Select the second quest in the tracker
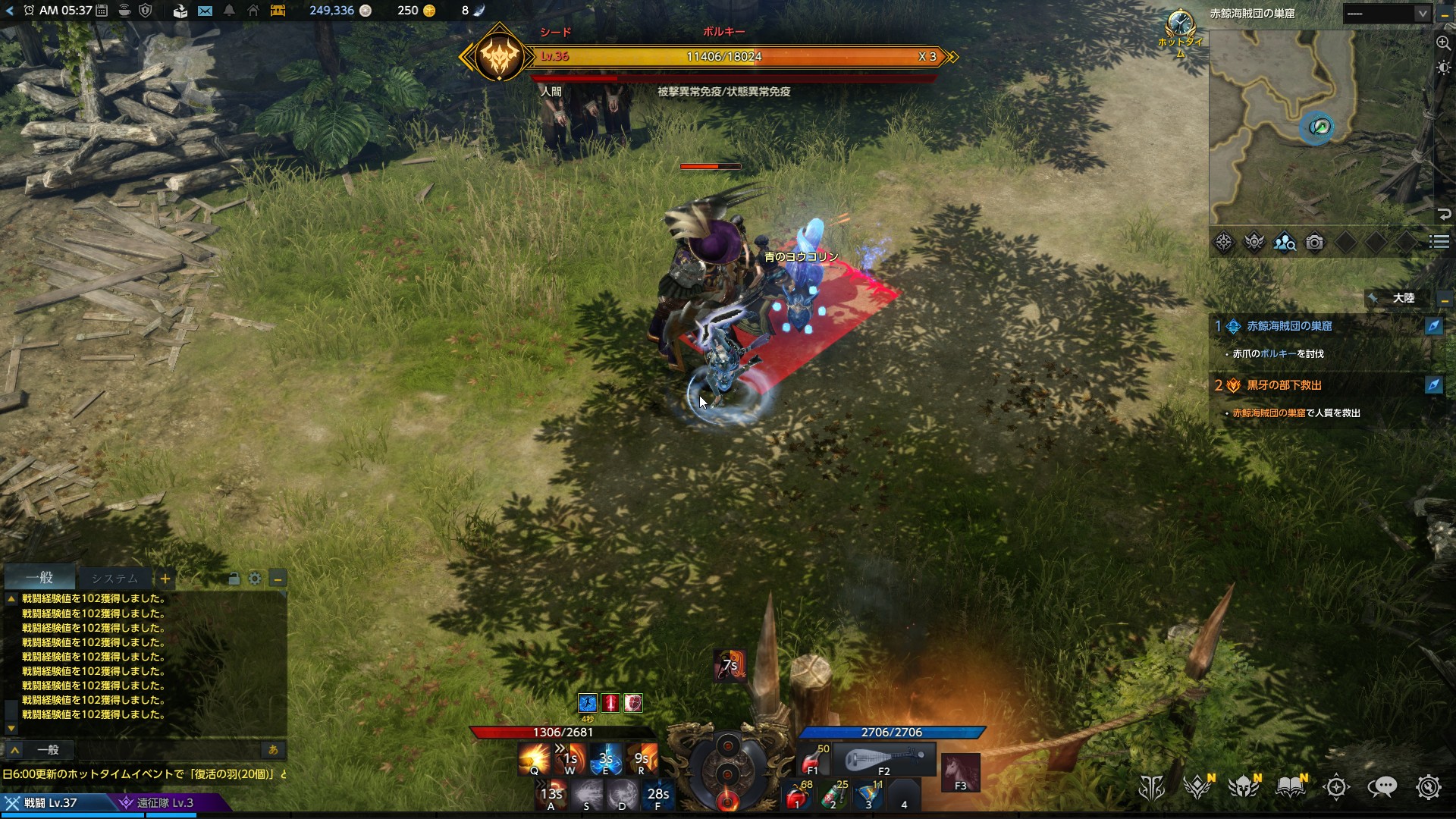The width and height of the screenshot is (1456, 819). pyautogui.click(x=1284, y=385)
